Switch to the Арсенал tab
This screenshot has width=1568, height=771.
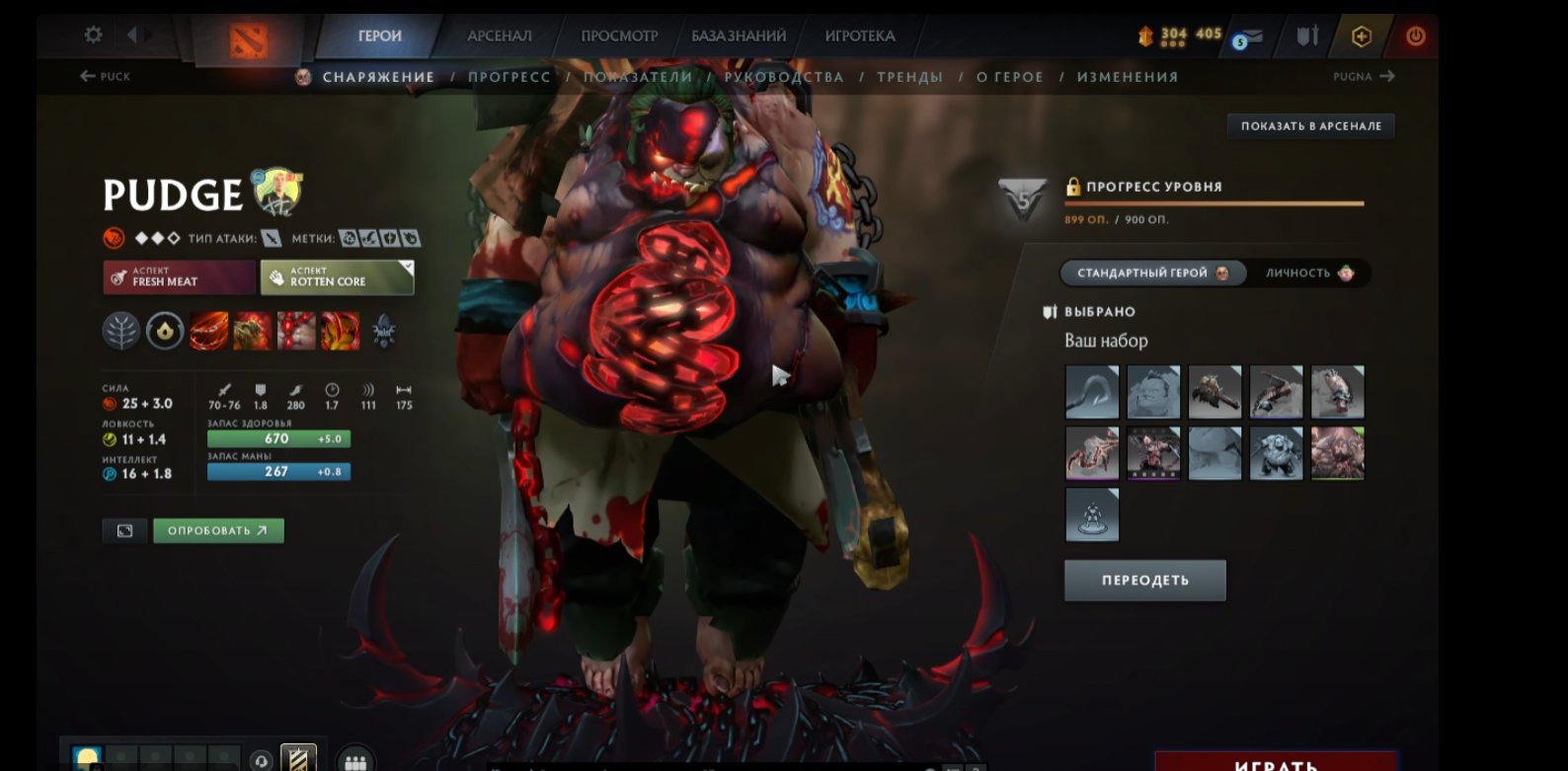tap(499, 36)
